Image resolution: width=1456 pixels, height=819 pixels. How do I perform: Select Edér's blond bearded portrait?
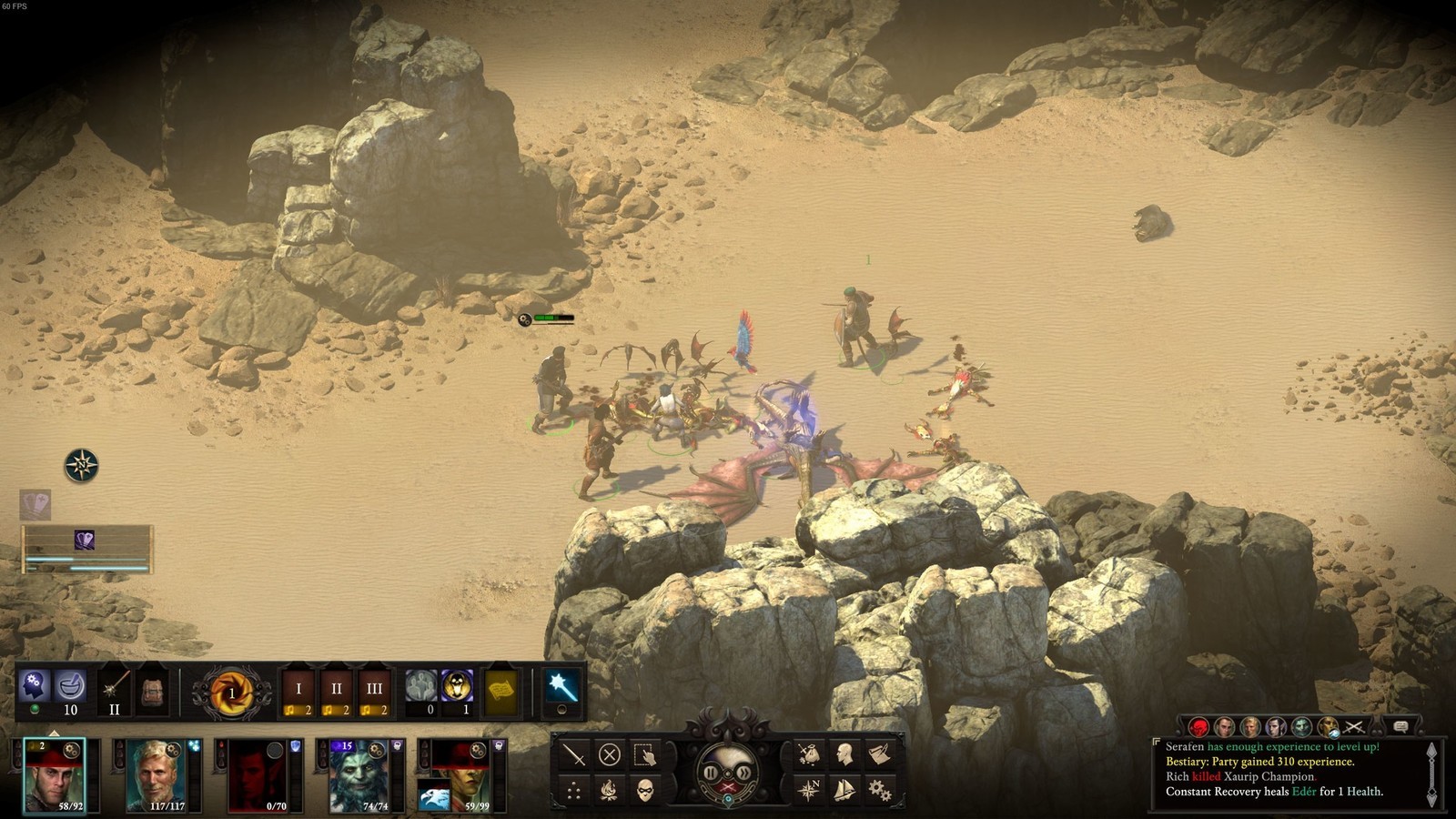pyautogui.click(x=161, y=774)
